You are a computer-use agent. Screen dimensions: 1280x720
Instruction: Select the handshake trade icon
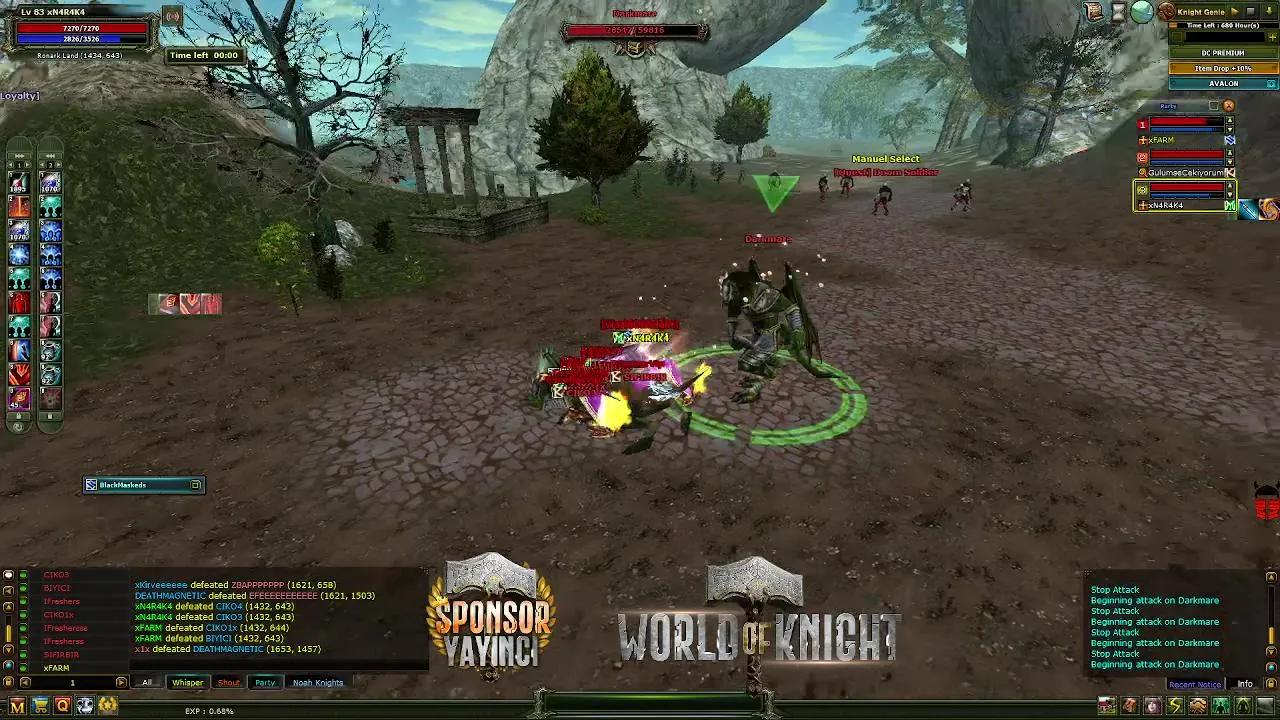click(1198, 707)
